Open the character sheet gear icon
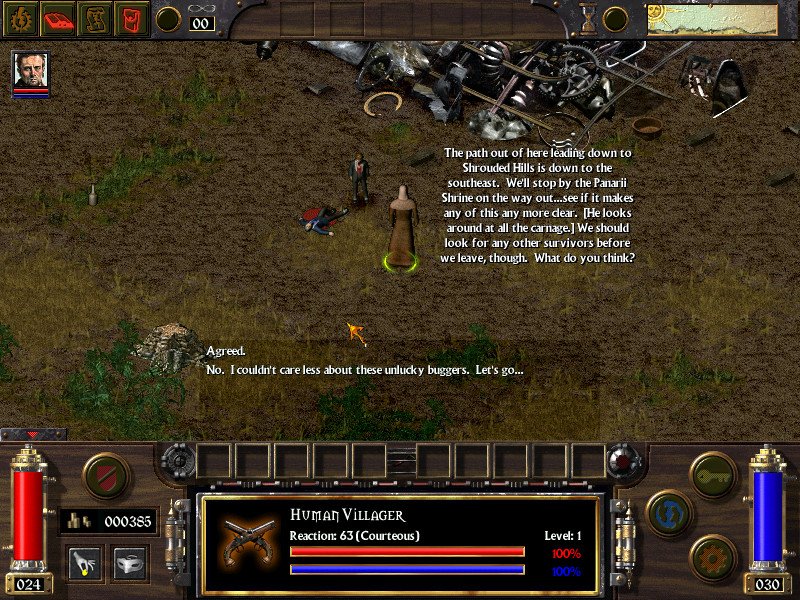The image size is (800, 600). tap(23, 18)
